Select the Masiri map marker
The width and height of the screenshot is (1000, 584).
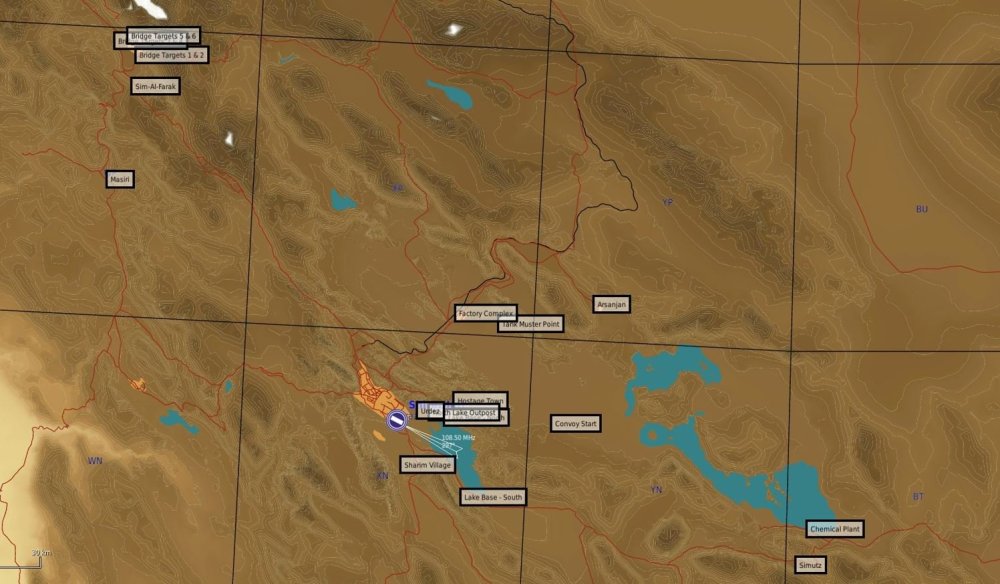pyautogui.click(x=120, y=179)
